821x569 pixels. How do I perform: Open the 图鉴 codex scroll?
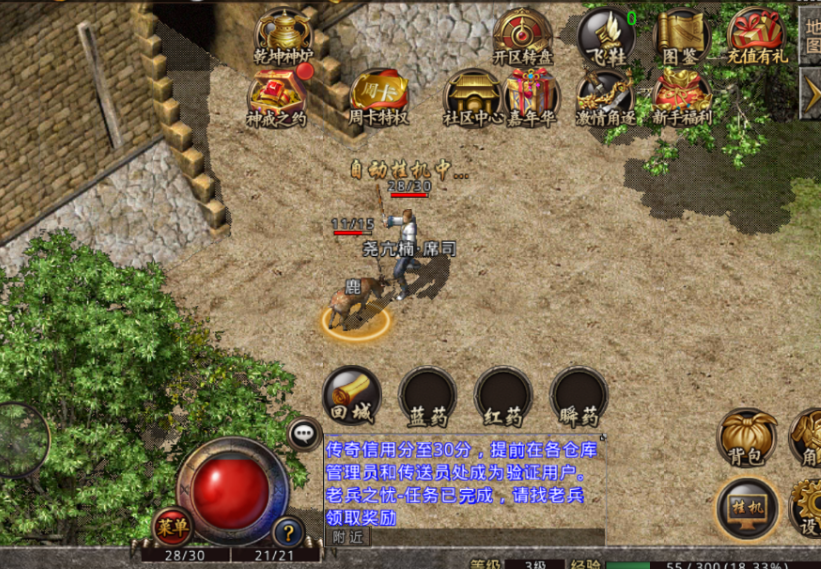681,36
